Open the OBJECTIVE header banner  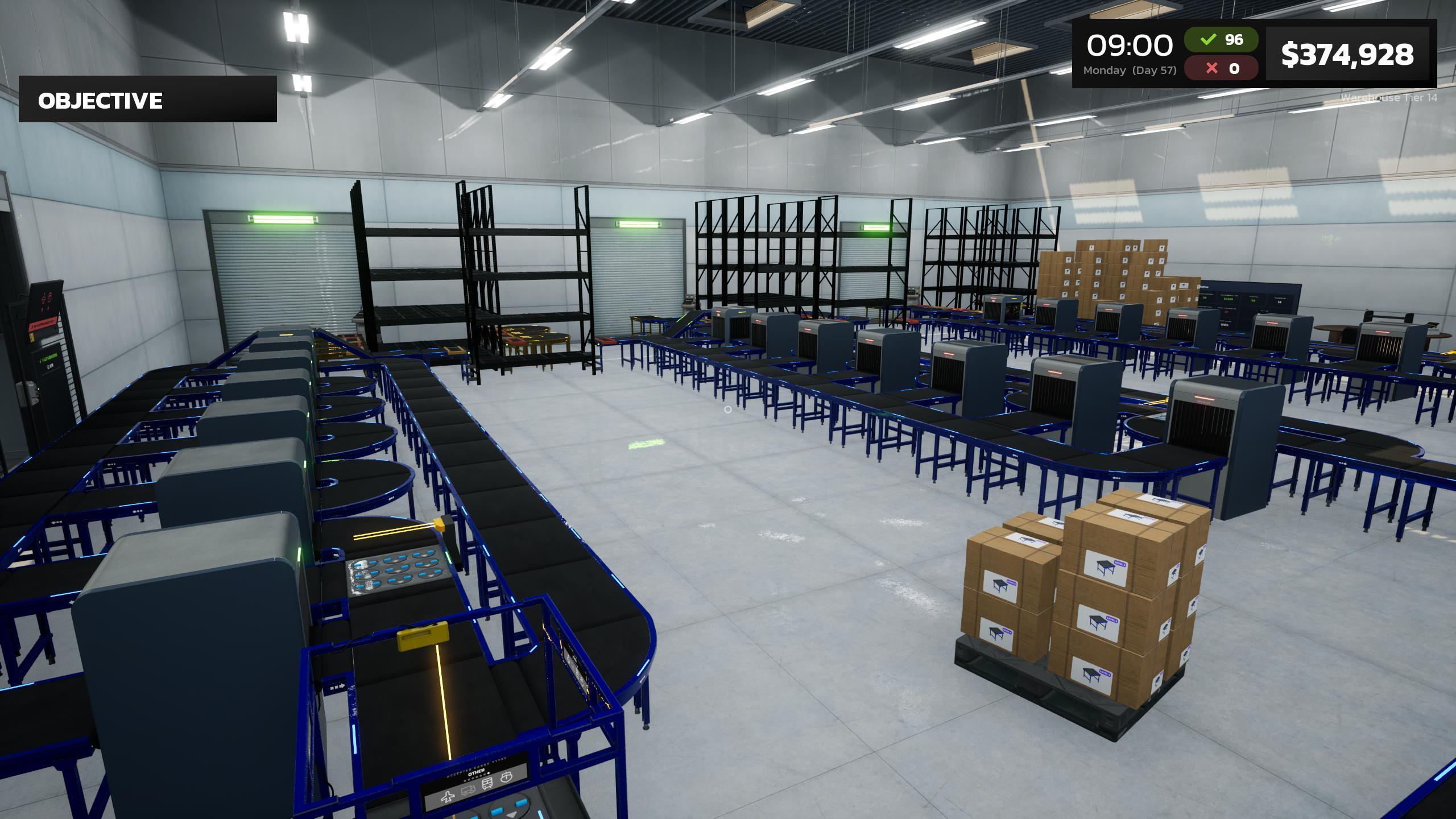tap(100, 101)
